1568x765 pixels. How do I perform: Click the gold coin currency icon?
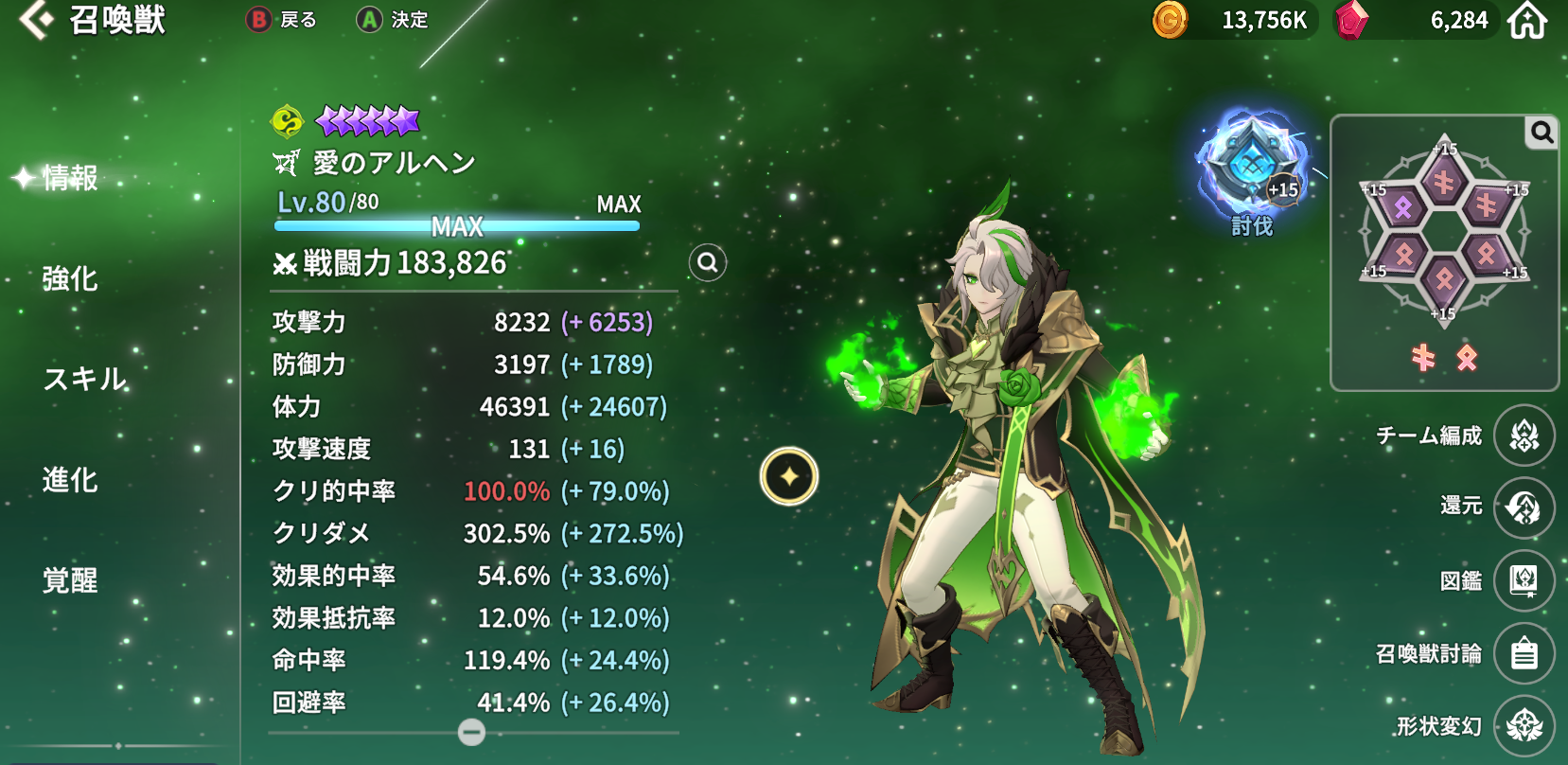click(1170, 20)
